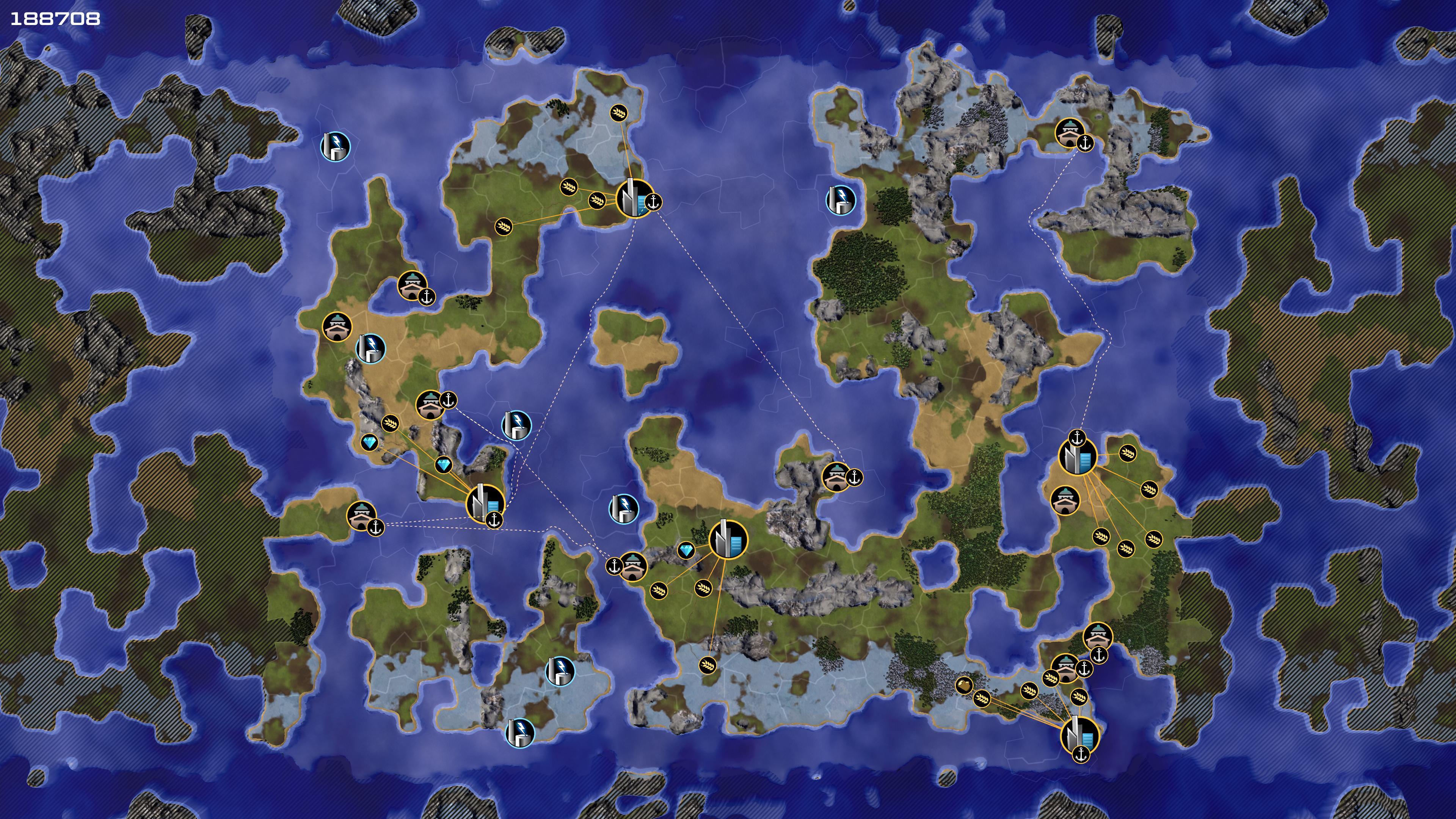1456x819 pixels.
Task: Select the city linked to two diamond markers
Action: coord(485,503)
